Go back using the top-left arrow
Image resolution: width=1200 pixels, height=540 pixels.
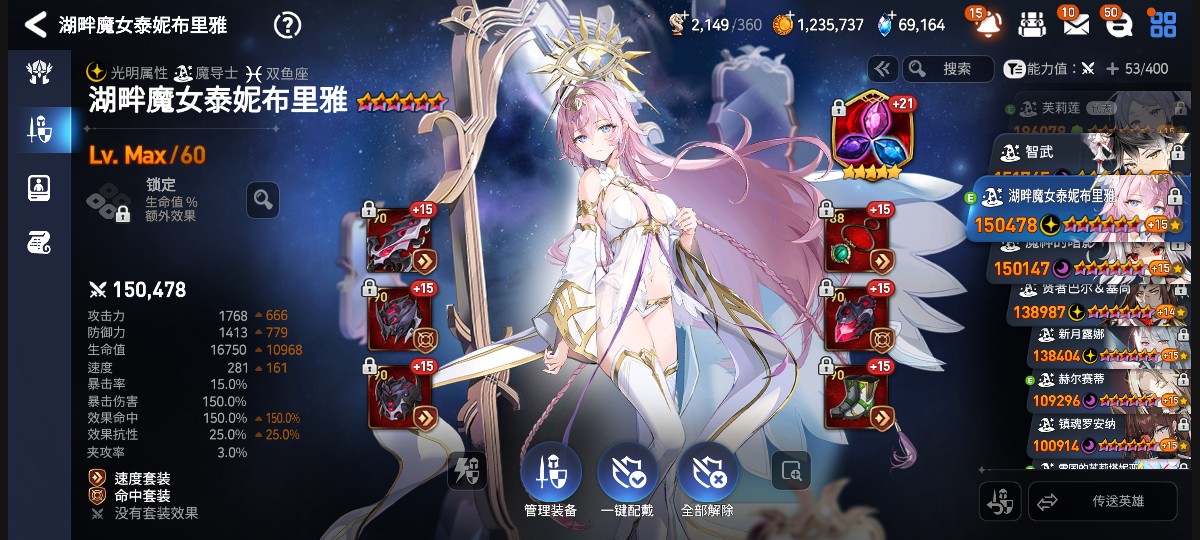[x=35, y=25]
